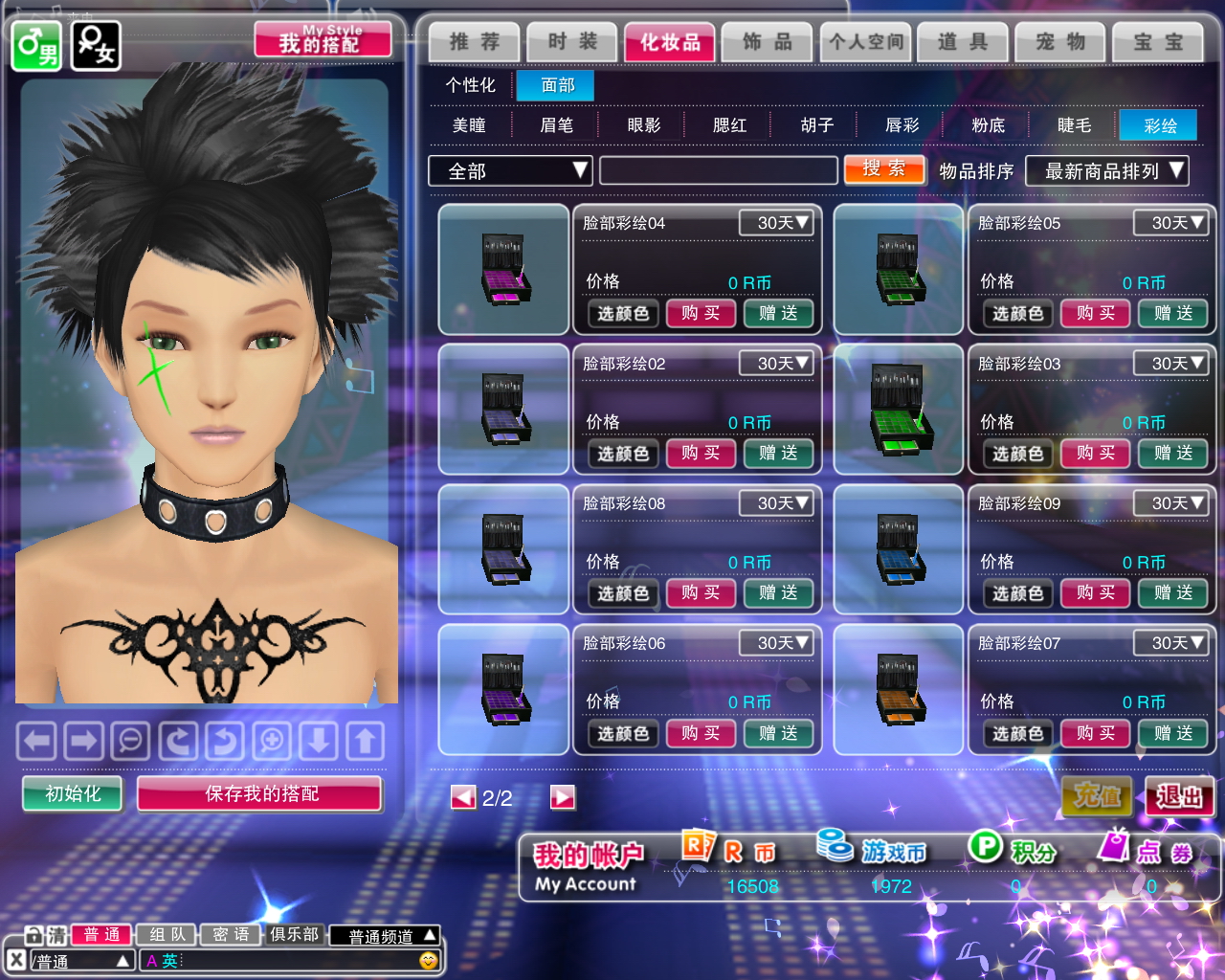Switch to the 时装 fashion tab
1225x980 pixels.
point(572,42)
